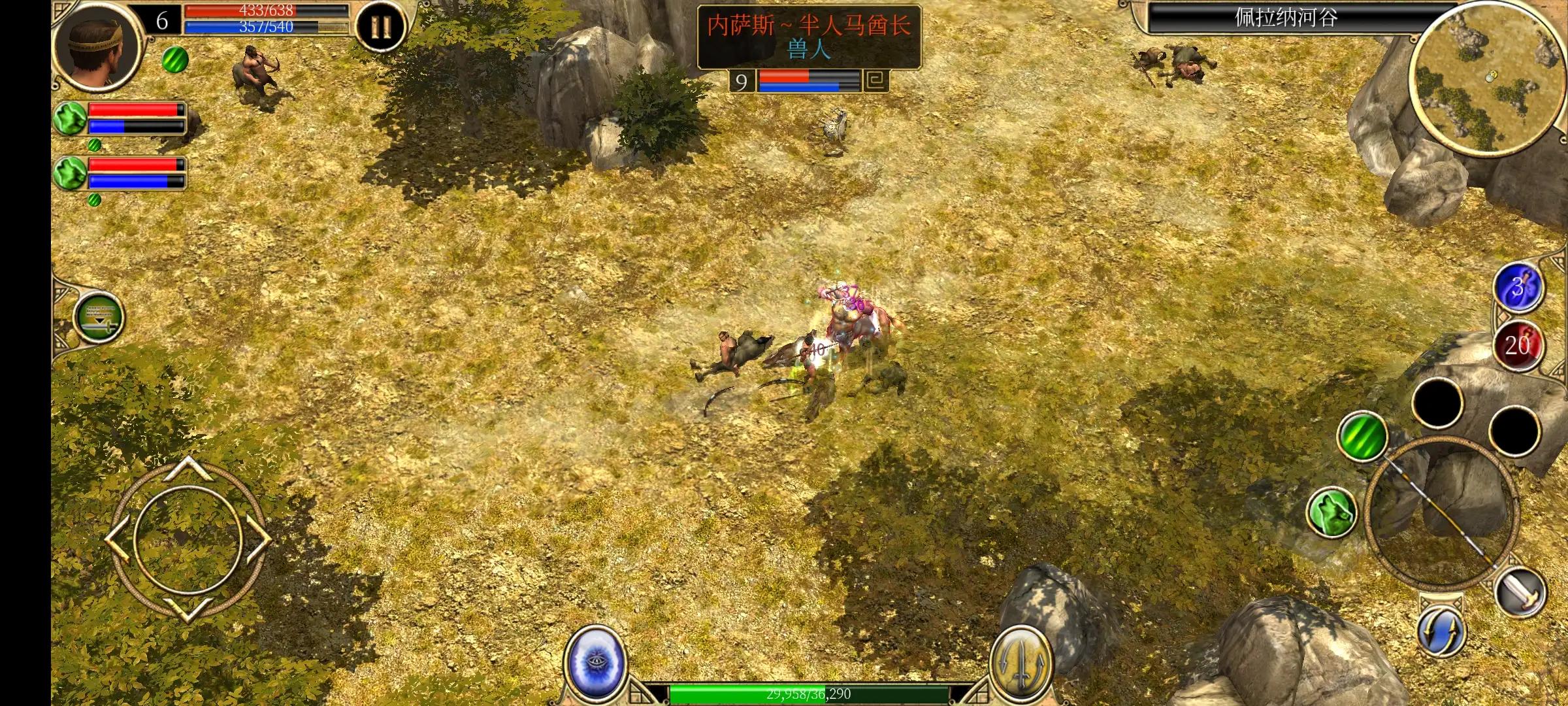Select the first wolf pet portrait
This screenshot has width=1568, height=706.
71,118
